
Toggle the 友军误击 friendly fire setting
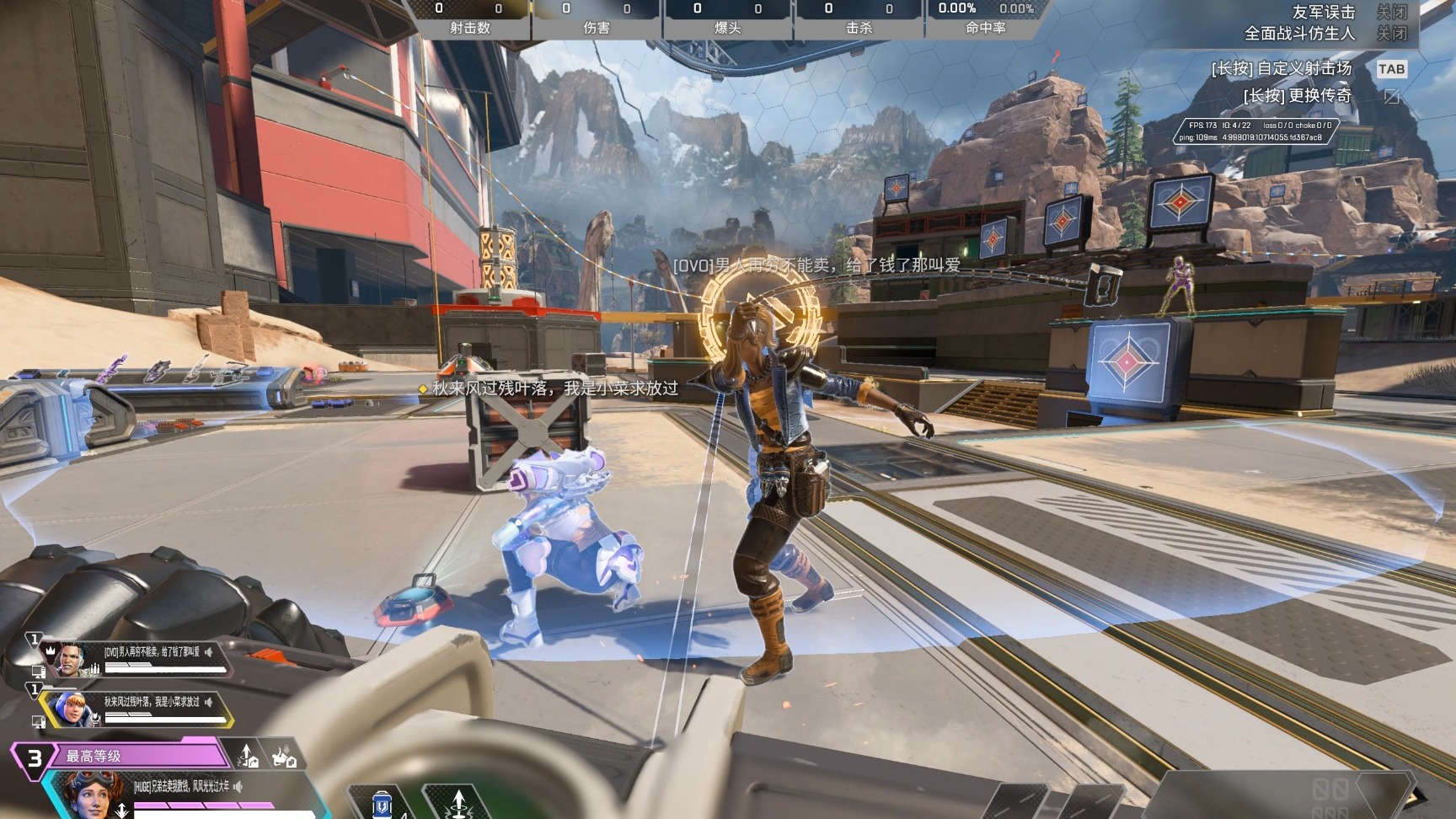1391,12
